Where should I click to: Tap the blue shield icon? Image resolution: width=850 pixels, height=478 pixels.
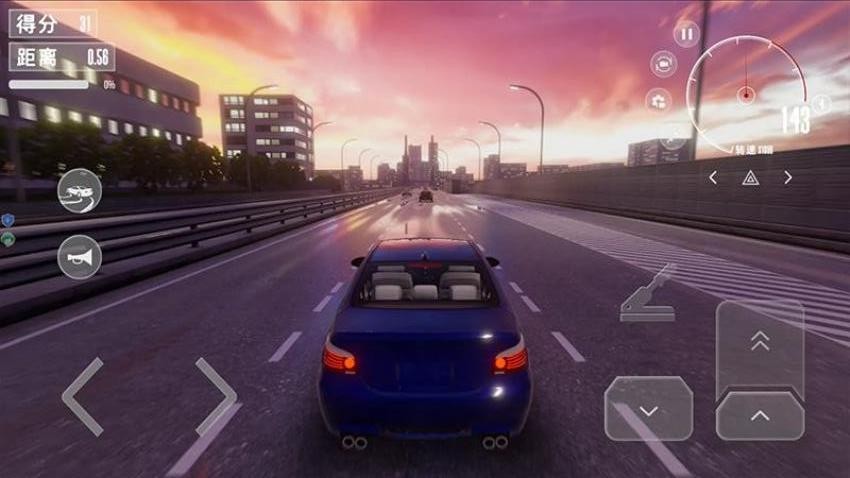pos(8,219)
